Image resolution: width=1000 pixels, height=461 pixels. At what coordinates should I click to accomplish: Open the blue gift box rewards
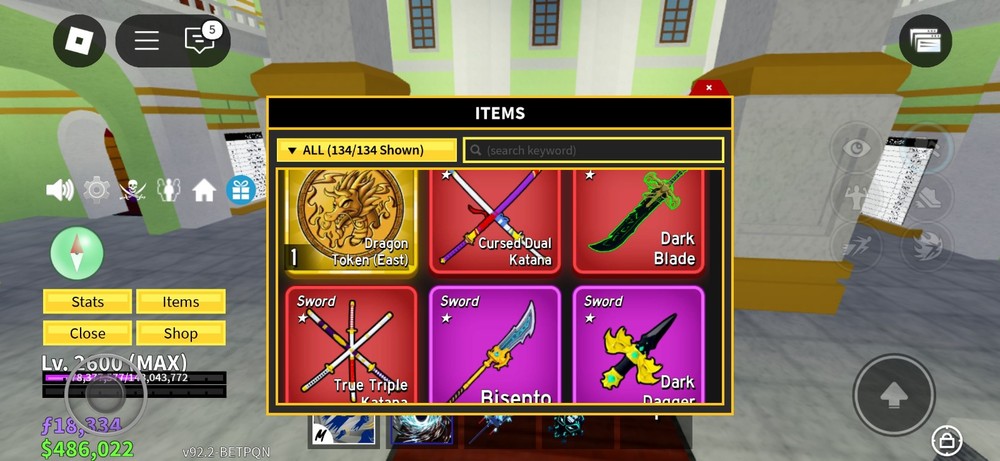point(241,190)
